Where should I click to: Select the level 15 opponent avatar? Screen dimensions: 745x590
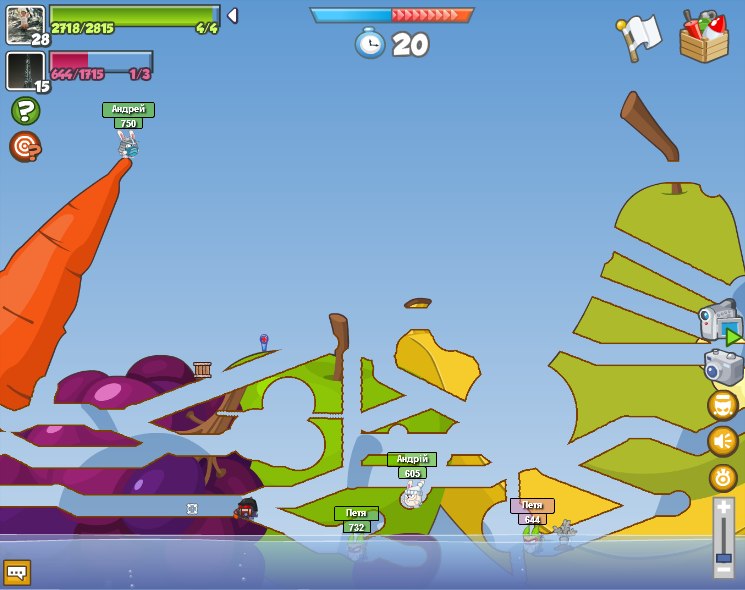coord(25,71)
